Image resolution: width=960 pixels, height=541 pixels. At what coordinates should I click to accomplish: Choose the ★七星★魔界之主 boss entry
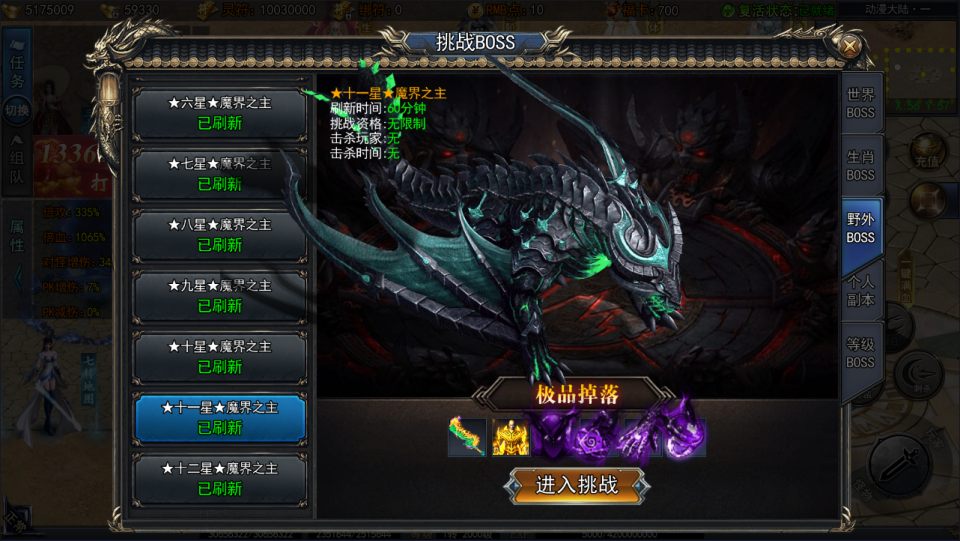[220, 174]
